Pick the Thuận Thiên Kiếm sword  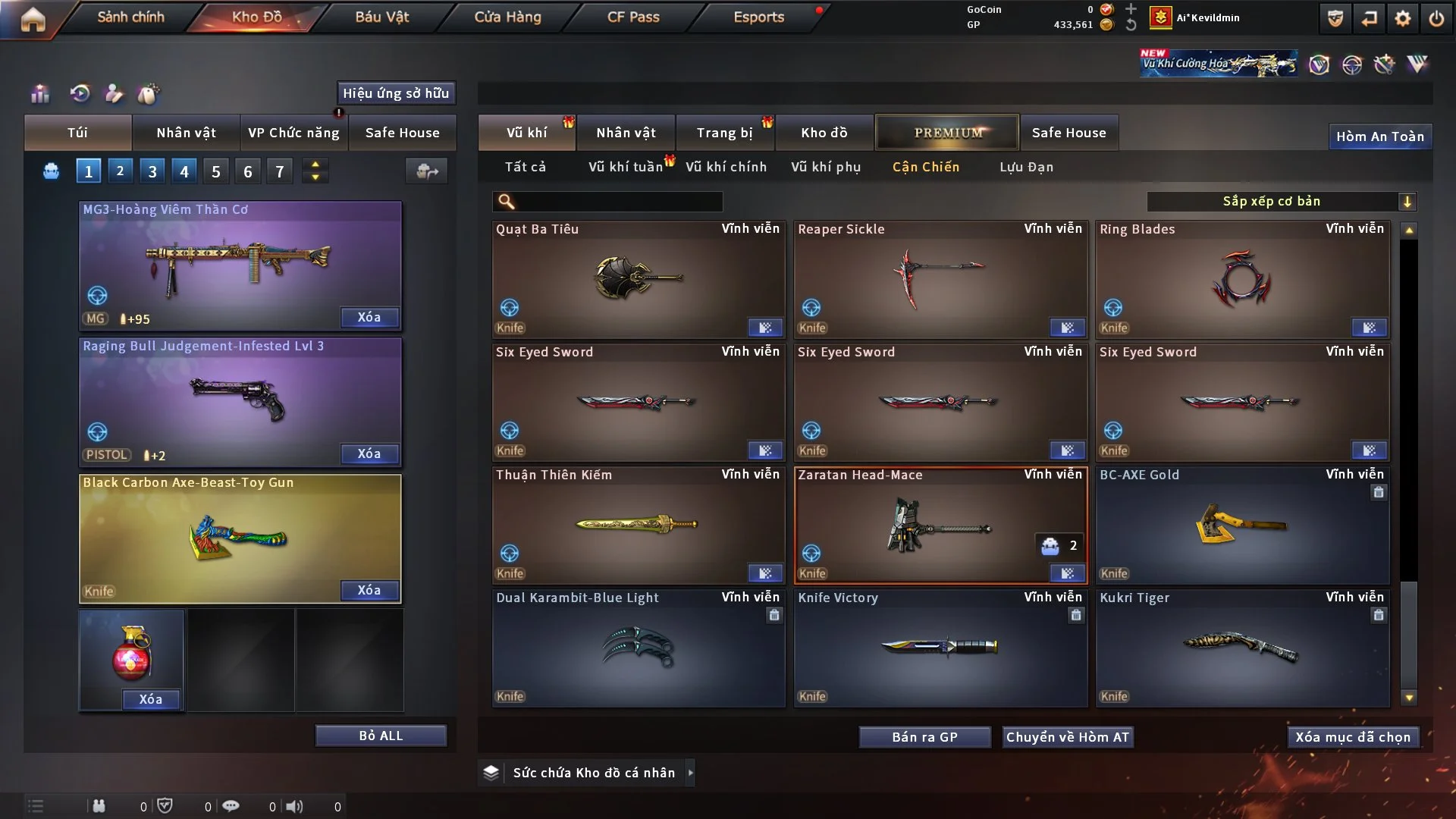[x=638, y=526]
